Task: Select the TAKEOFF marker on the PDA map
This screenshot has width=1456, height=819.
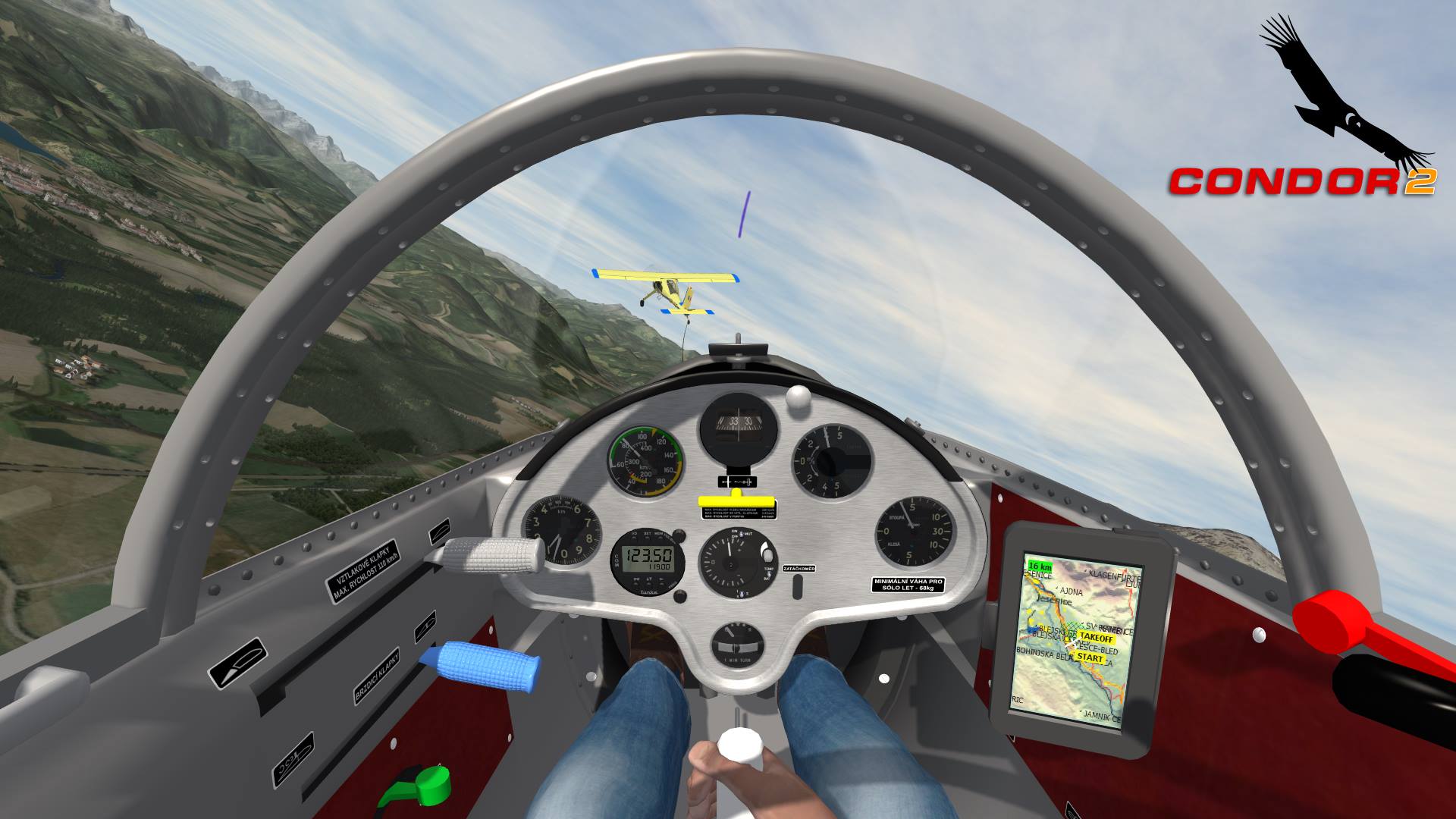Action: click(1098, 636)
